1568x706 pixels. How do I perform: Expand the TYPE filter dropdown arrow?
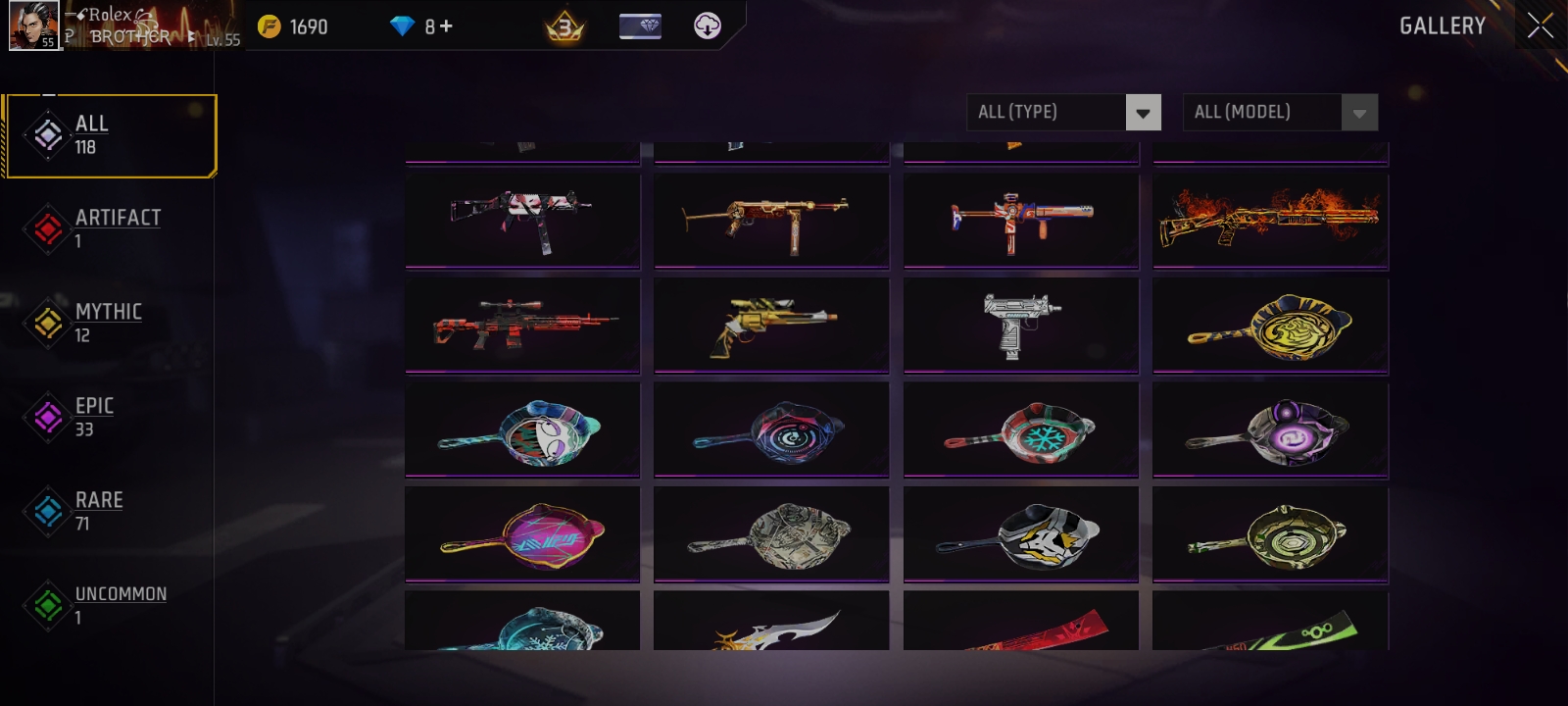pyautogui.click(x=1143, y=112)
